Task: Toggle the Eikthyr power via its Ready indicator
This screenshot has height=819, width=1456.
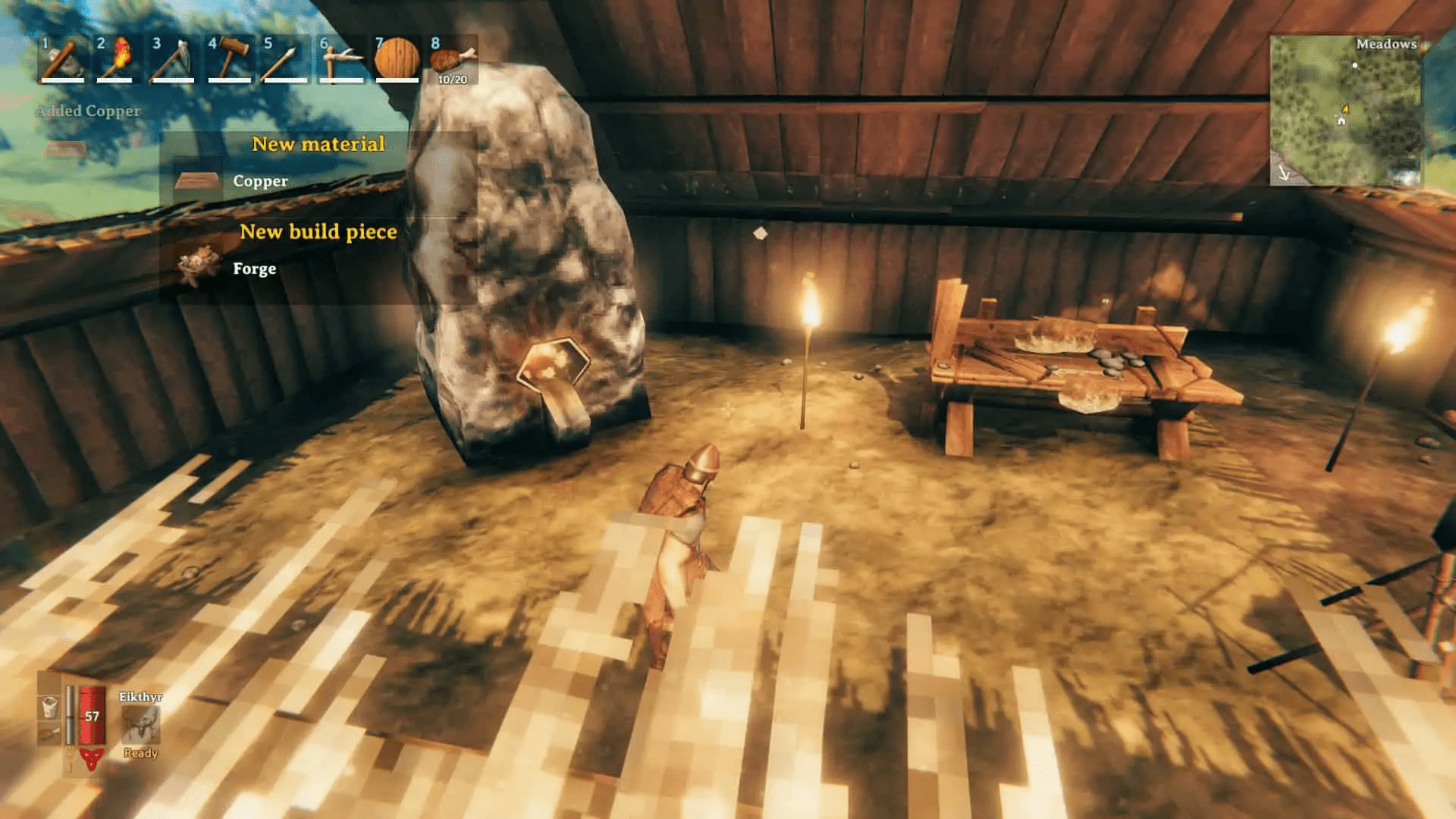Action: [140, 753]
